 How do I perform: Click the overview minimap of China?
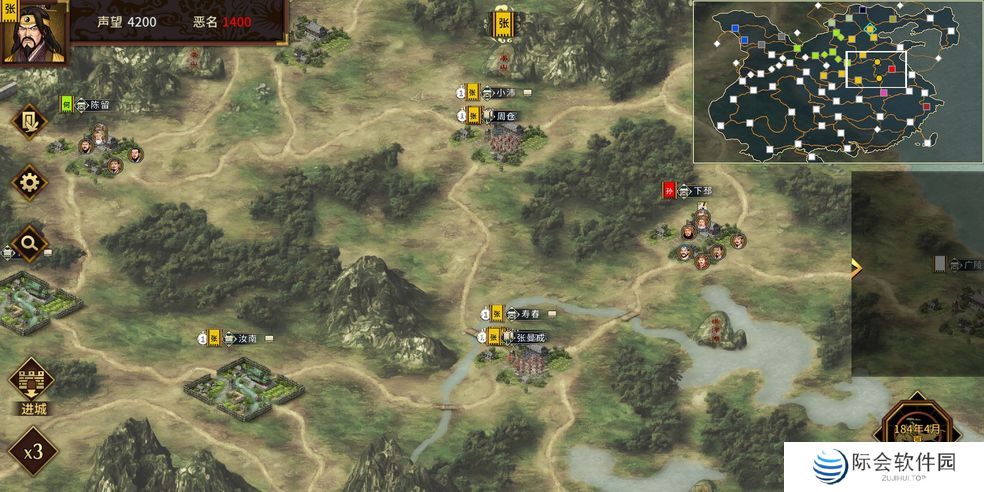coord(836,82)
